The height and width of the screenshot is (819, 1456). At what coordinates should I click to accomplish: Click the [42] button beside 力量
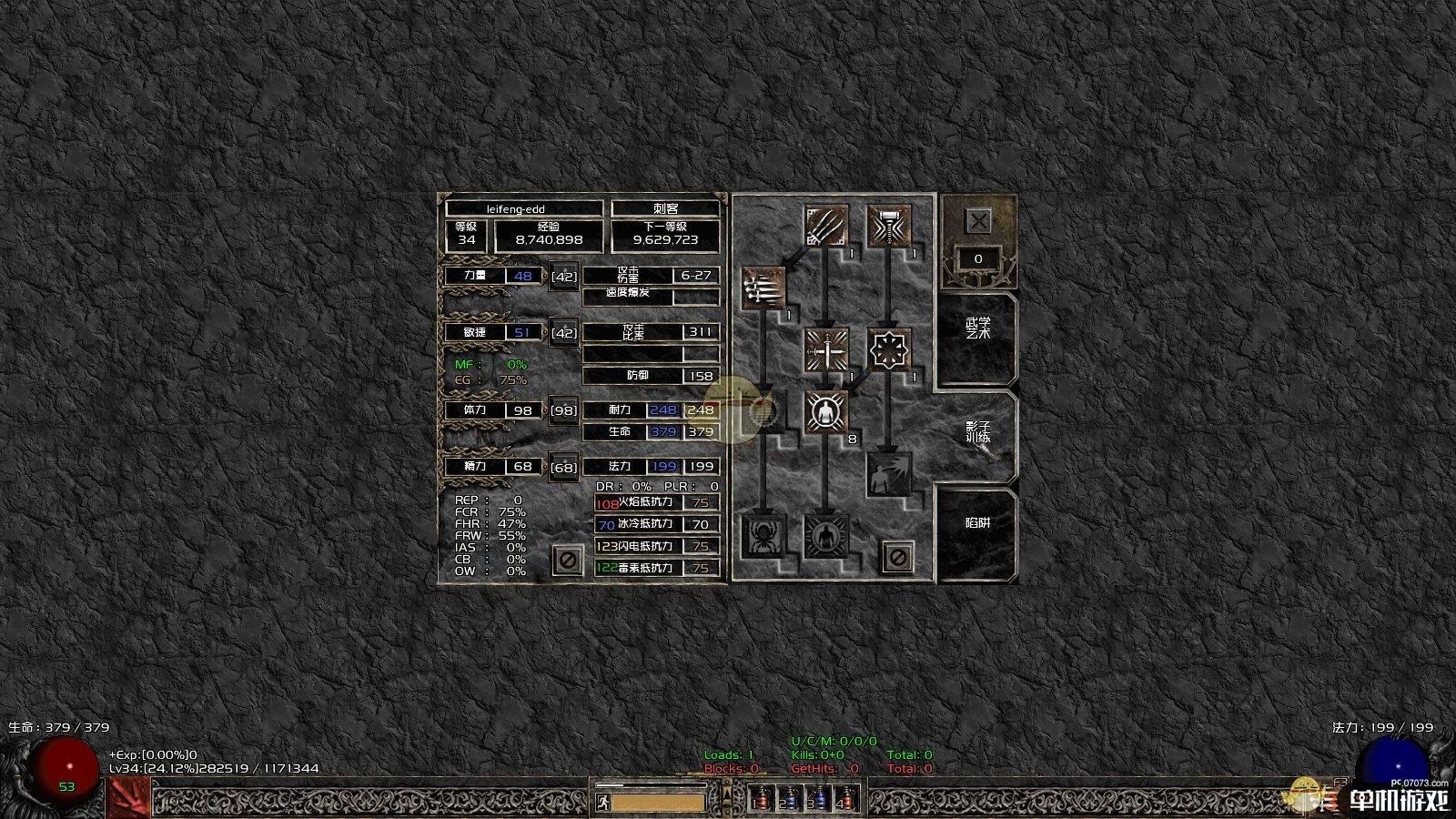[x=564, y=276]
